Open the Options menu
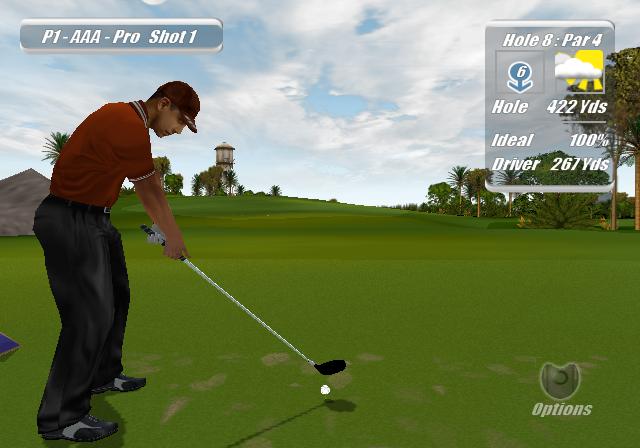Screen dimensions: 640x448 (561, 388)
